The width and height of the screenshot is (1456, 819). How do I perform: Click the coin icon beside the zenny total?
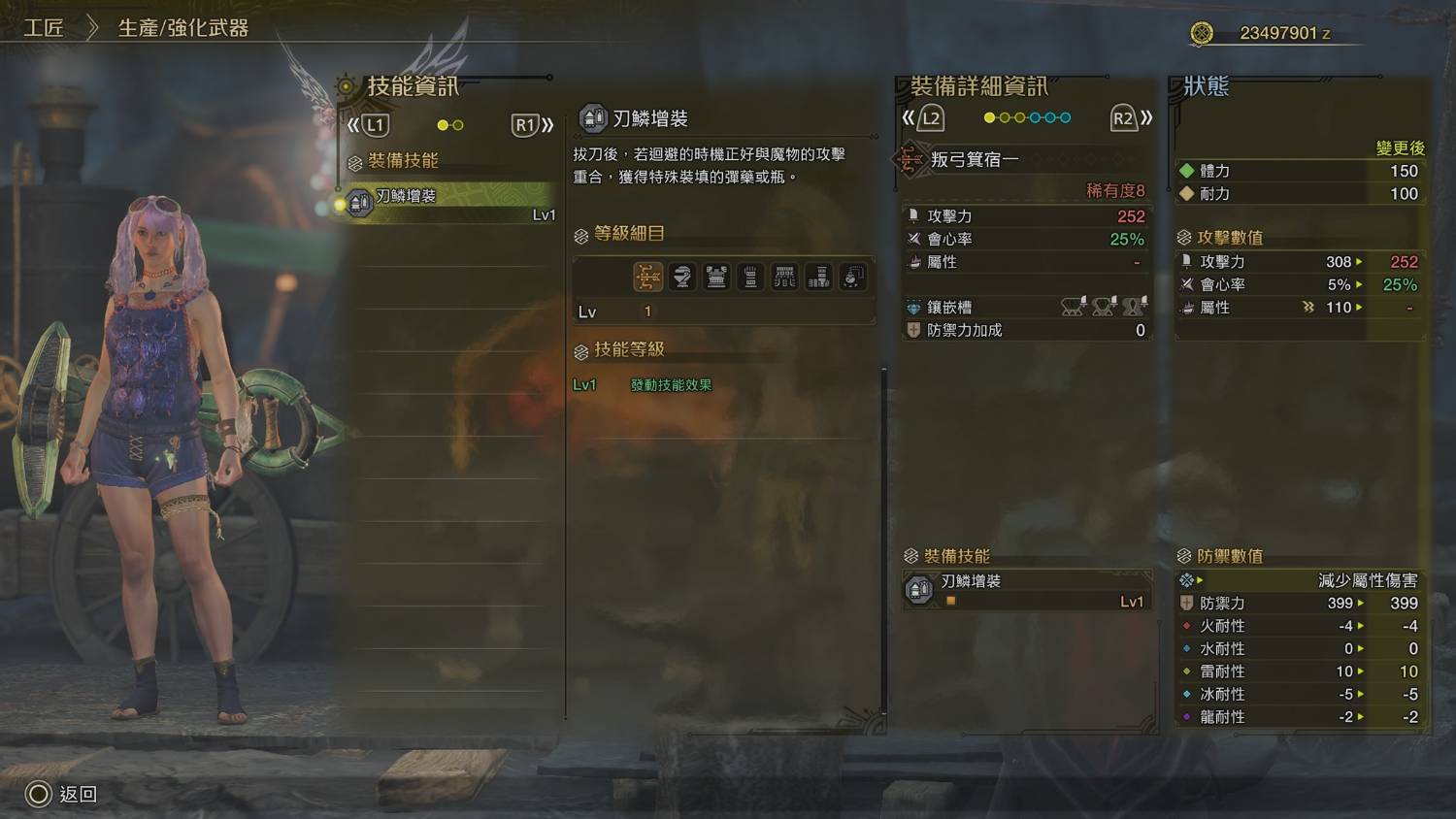point(1201,32)
